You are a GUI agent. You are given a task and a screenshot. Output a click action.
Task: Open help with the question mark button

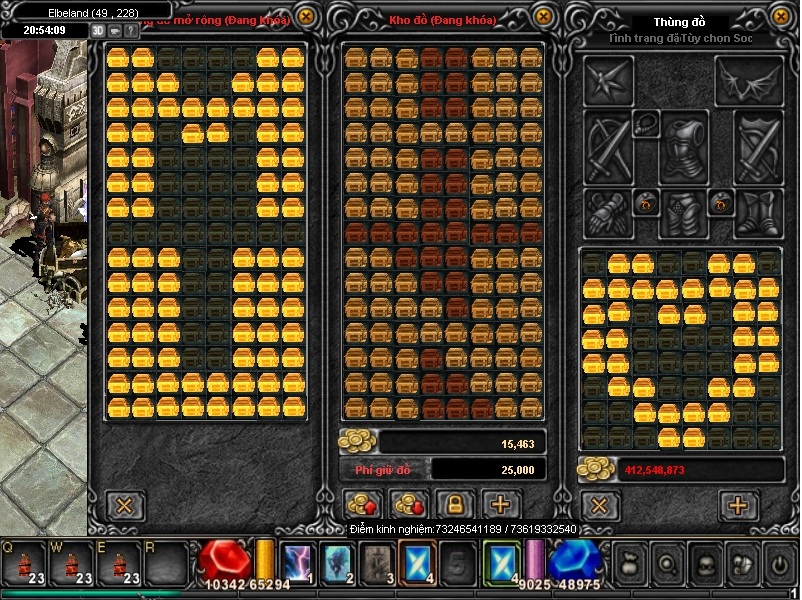pyautogui.click(x=133, y=30)
